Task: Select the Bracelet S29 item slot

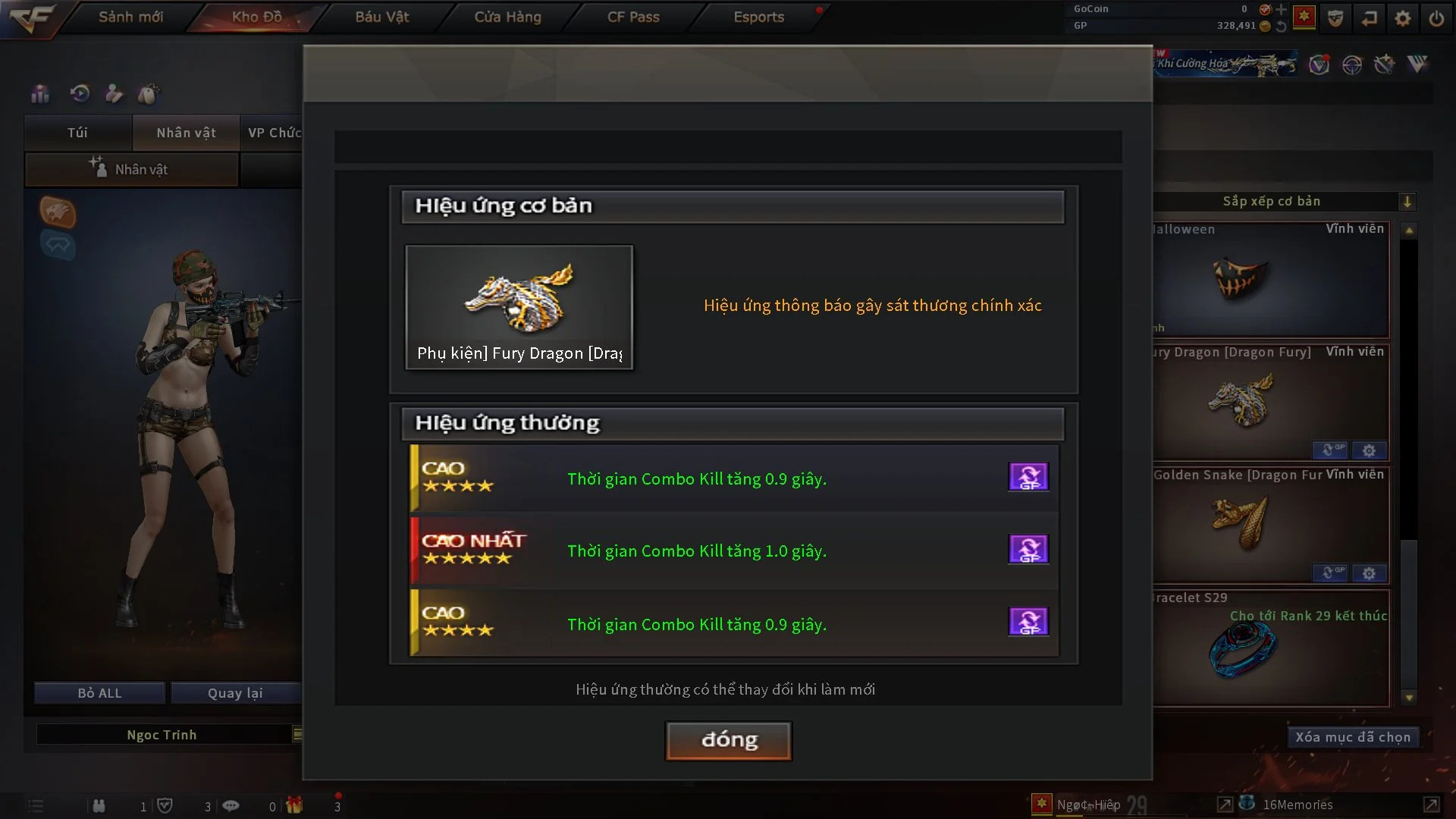Action: tap(1271, 648)
